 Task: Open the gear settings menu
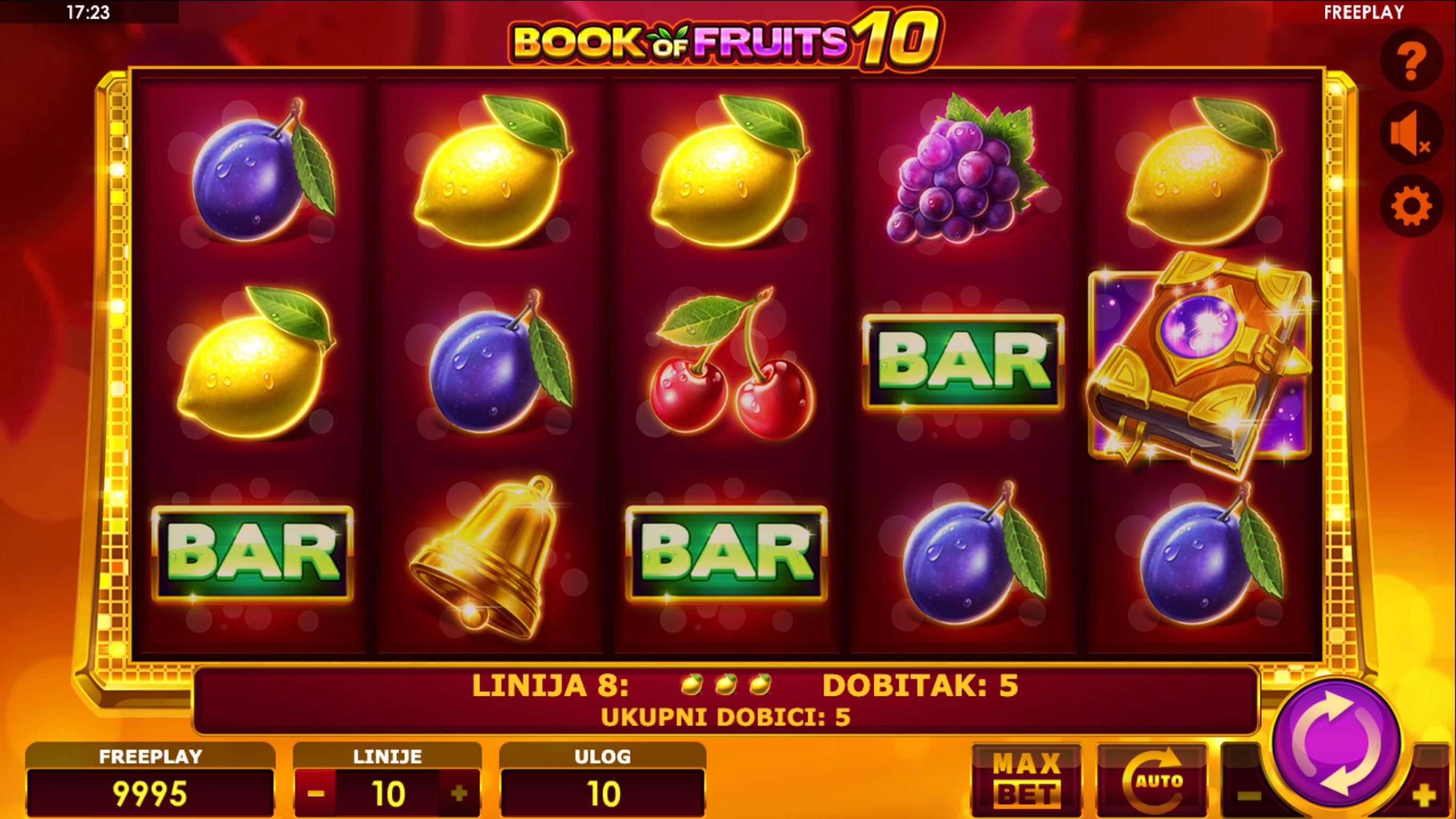pos(1411,206)
